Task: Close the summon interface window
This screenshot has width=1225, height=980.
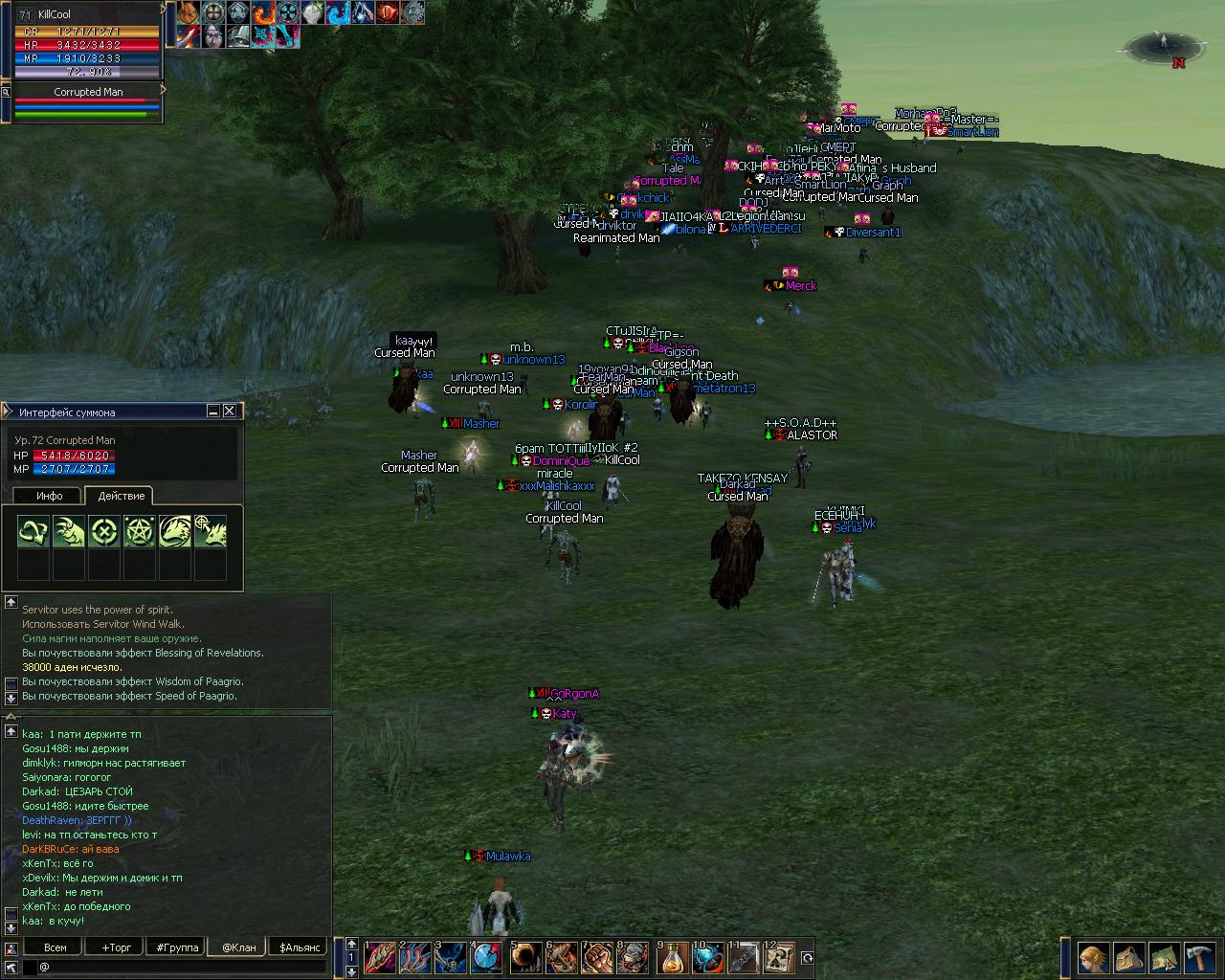Action: [230, 412]
